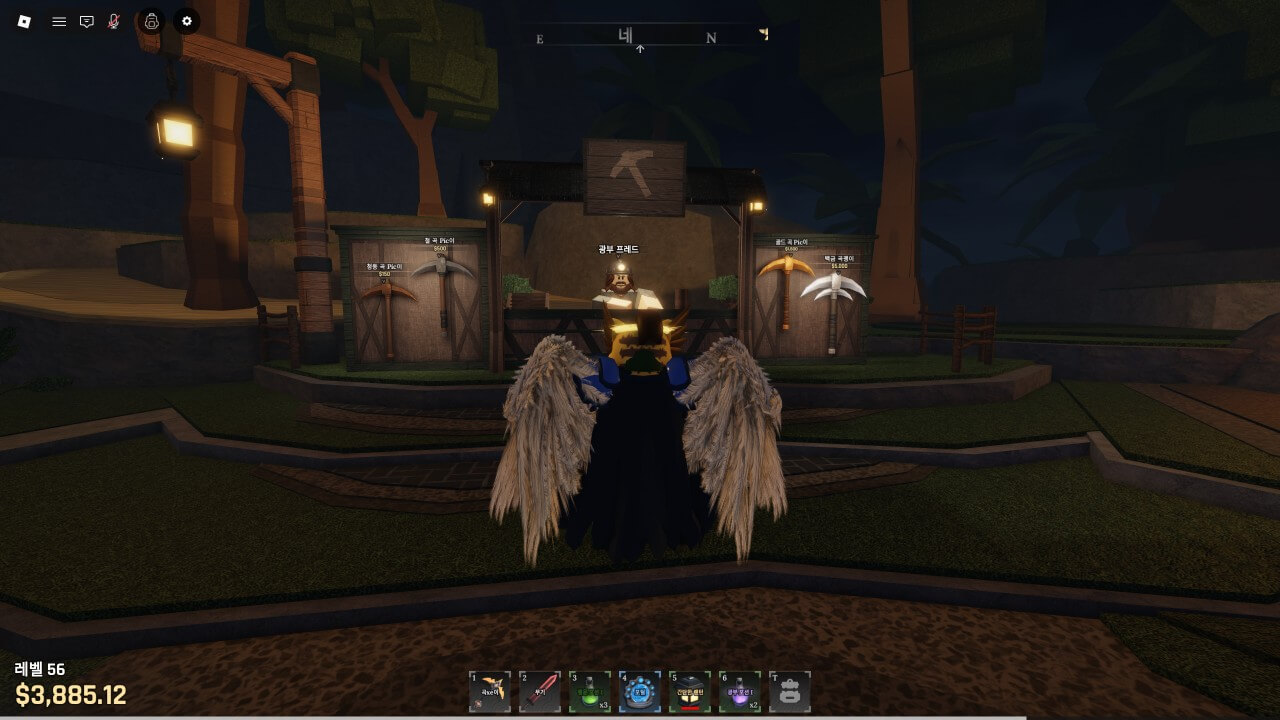1280x720 pixels.
Task: Open the gear settings button
Action: [x=187, y=21]
